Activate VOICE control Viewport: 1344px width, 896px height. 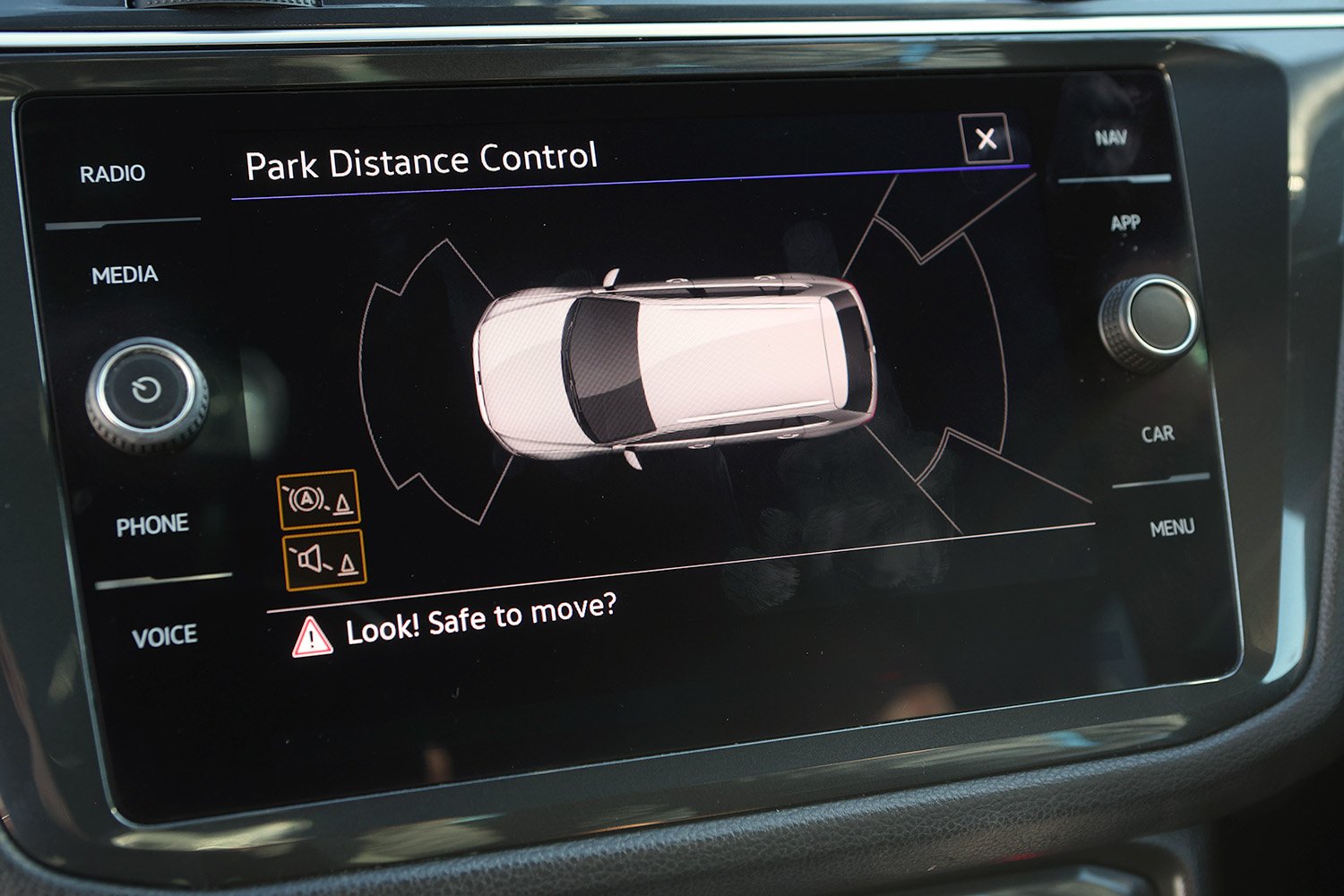click(x=164, y=637)
